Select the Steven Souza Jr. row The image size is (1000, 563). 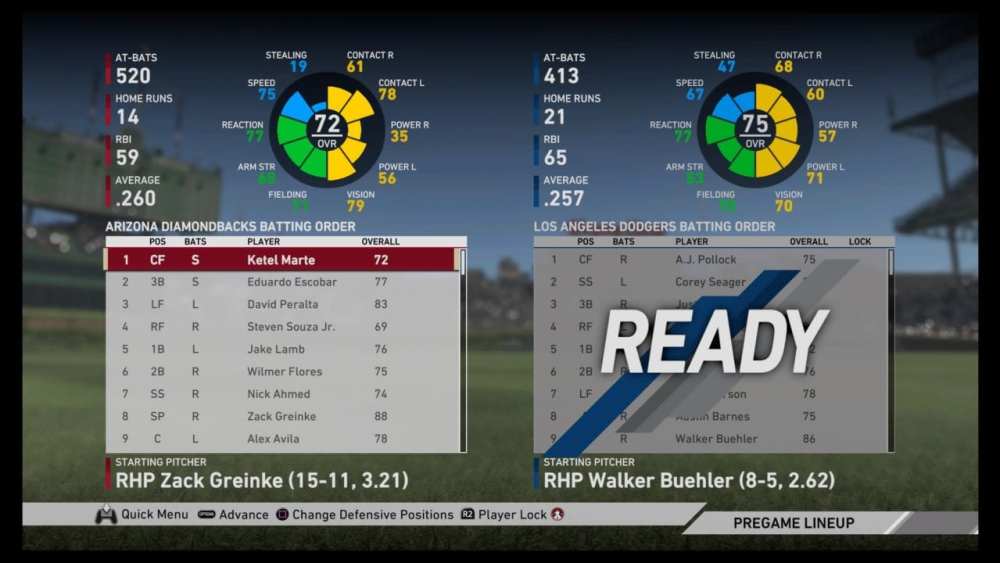(x=290, y=327)
